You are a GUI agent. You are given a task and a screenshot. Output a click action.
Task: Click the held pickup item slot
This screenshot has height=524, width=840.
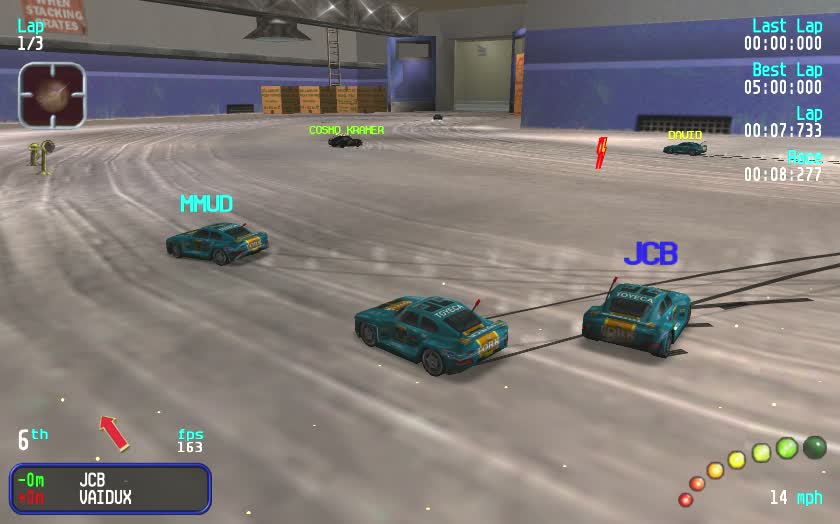52,95
